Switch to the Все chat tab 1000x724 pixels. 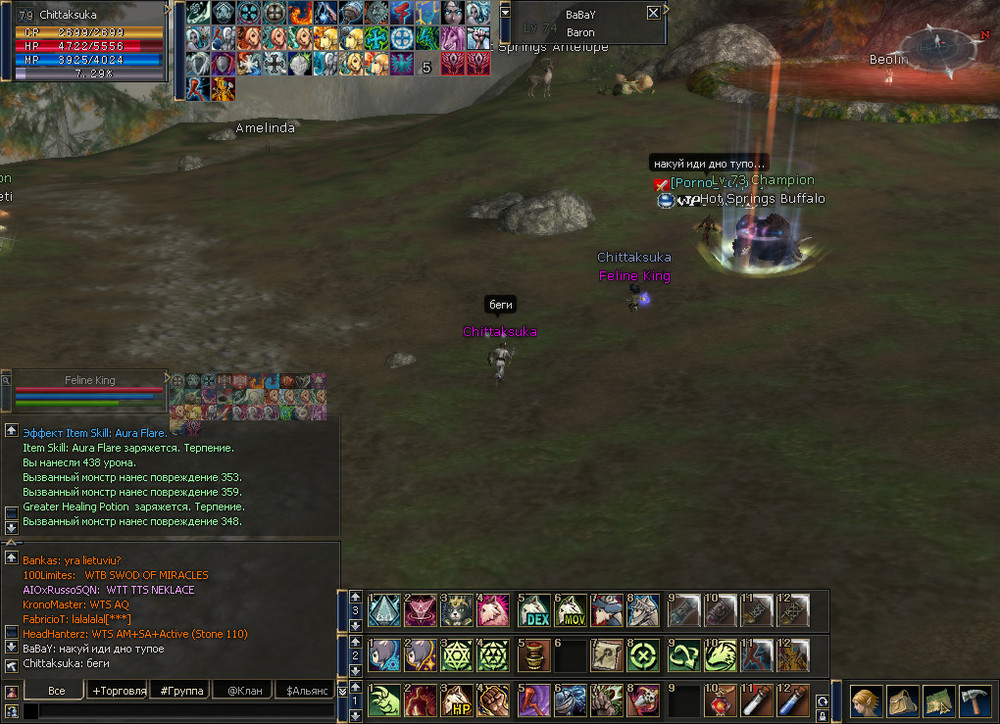(56, 690)
